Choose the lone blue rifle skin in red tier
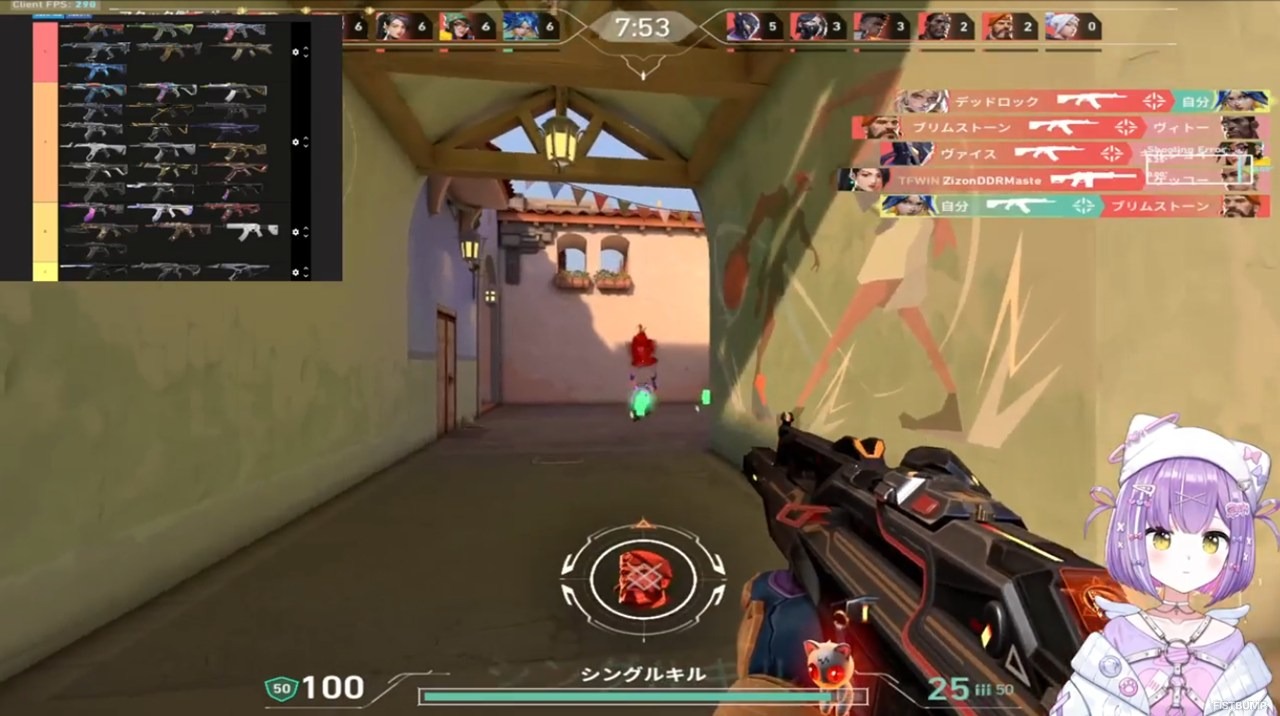 (94, 70)
